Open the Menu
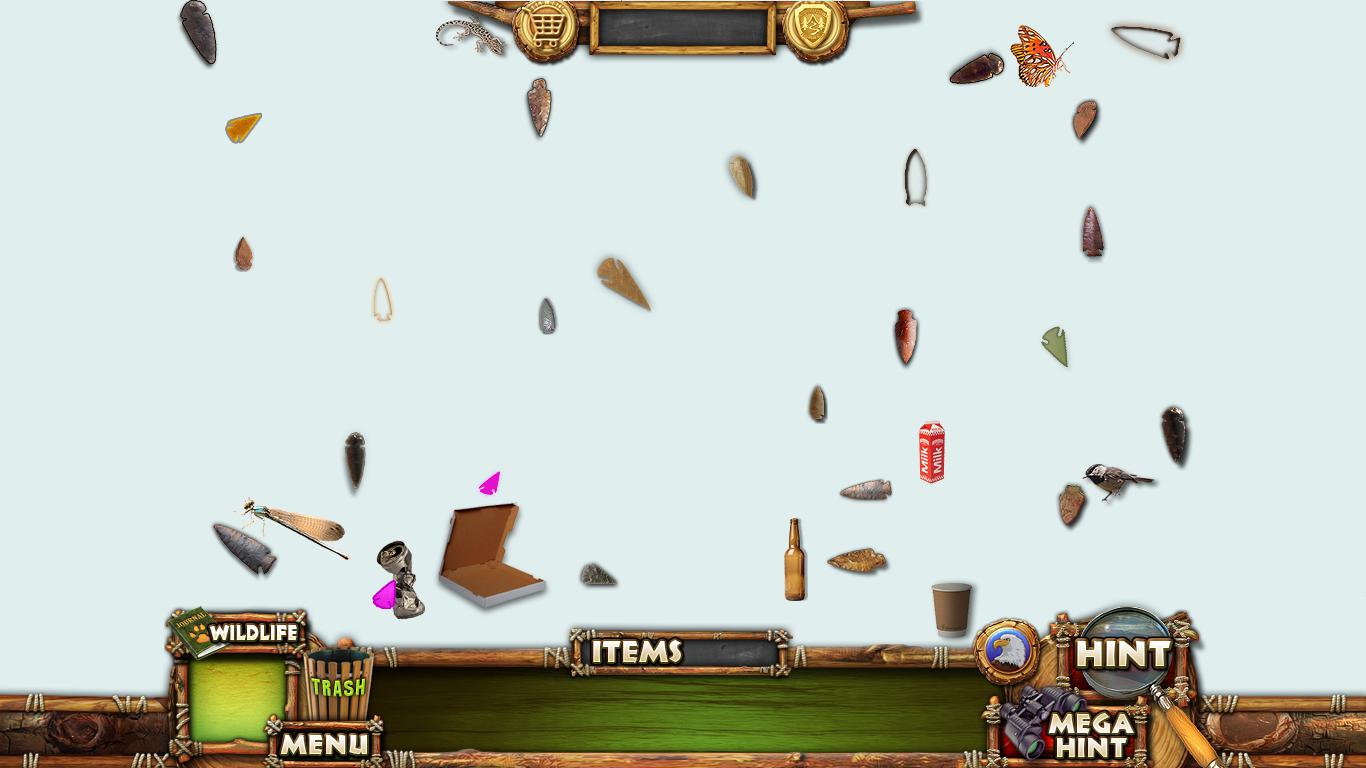Image resolution: width=1366 pixels, height=768 pixels. pos(323,743)
